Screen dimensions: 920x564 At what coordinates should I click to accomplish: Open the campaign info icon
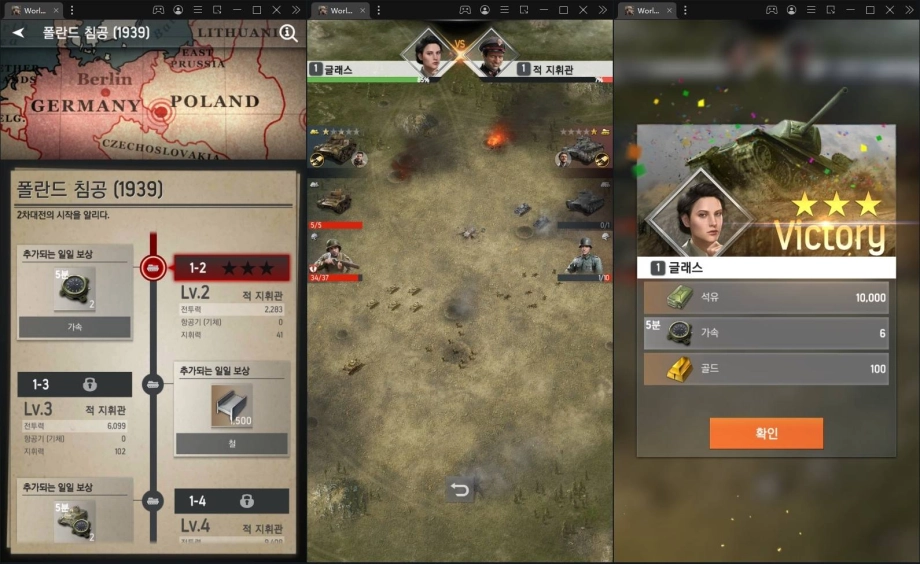point(288,33)
